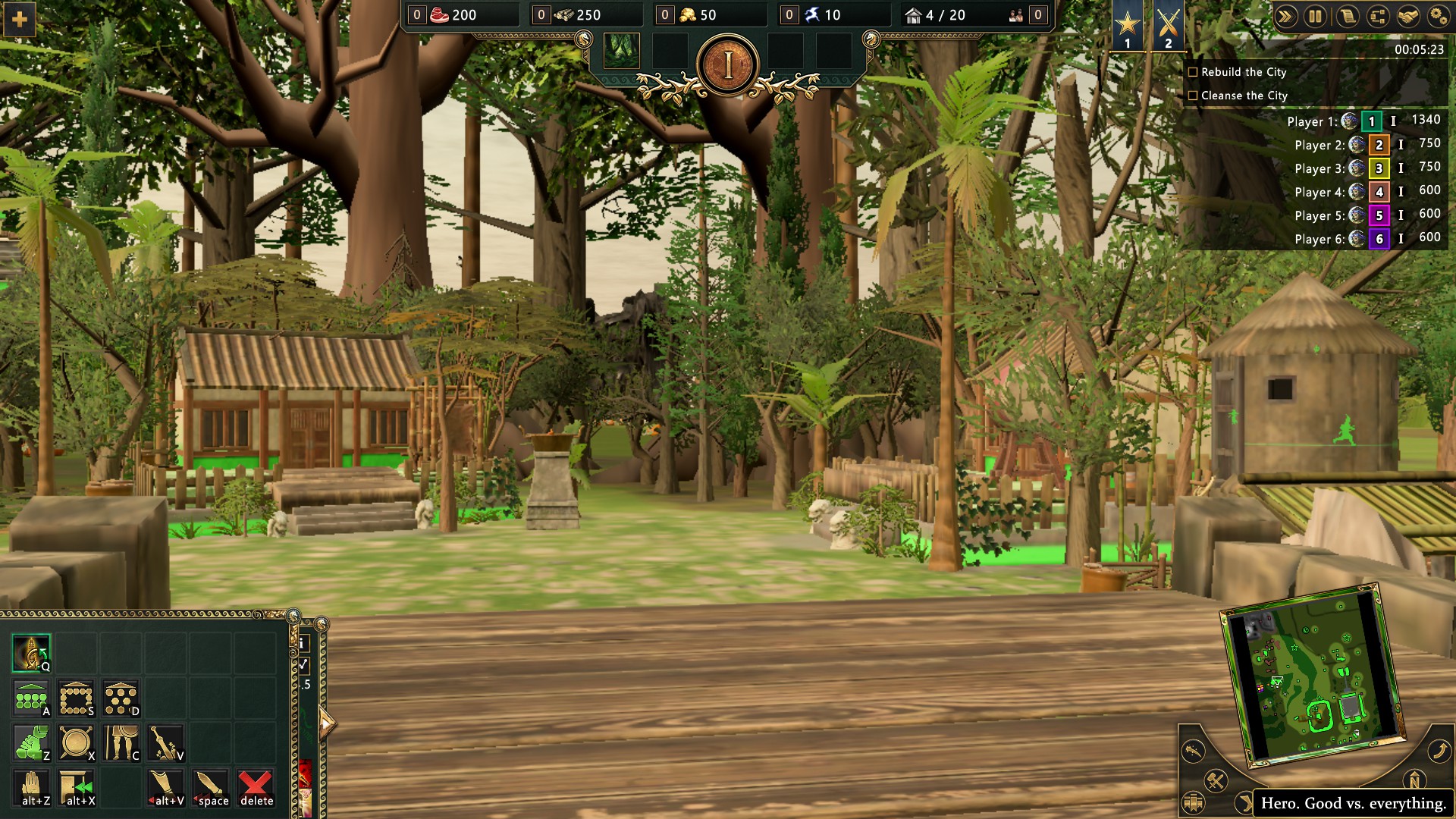Image resolution: width=1456 pixels, height=819 pixels.
Task: Choose the scattered spread formation button
Action: coord(121,698)
